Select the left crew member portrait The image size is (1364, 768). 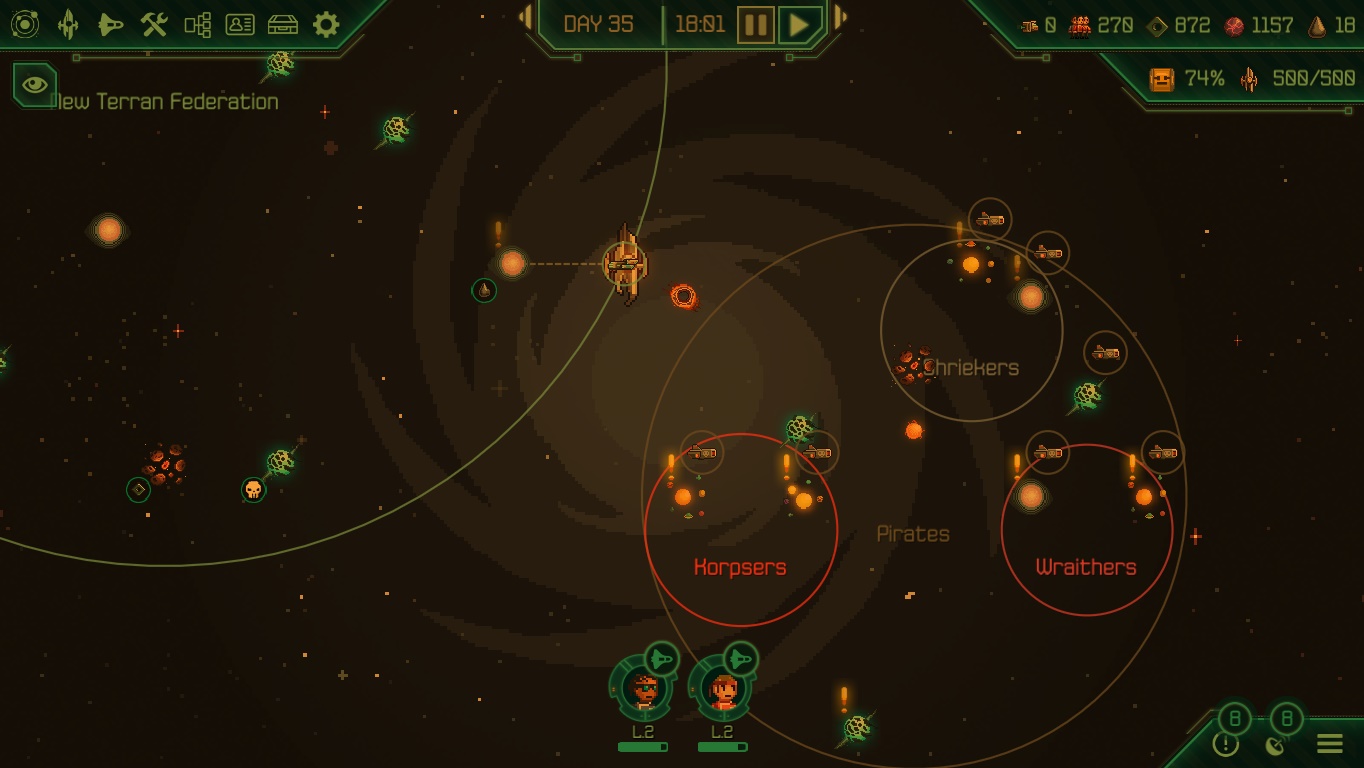tap(643, 690)
